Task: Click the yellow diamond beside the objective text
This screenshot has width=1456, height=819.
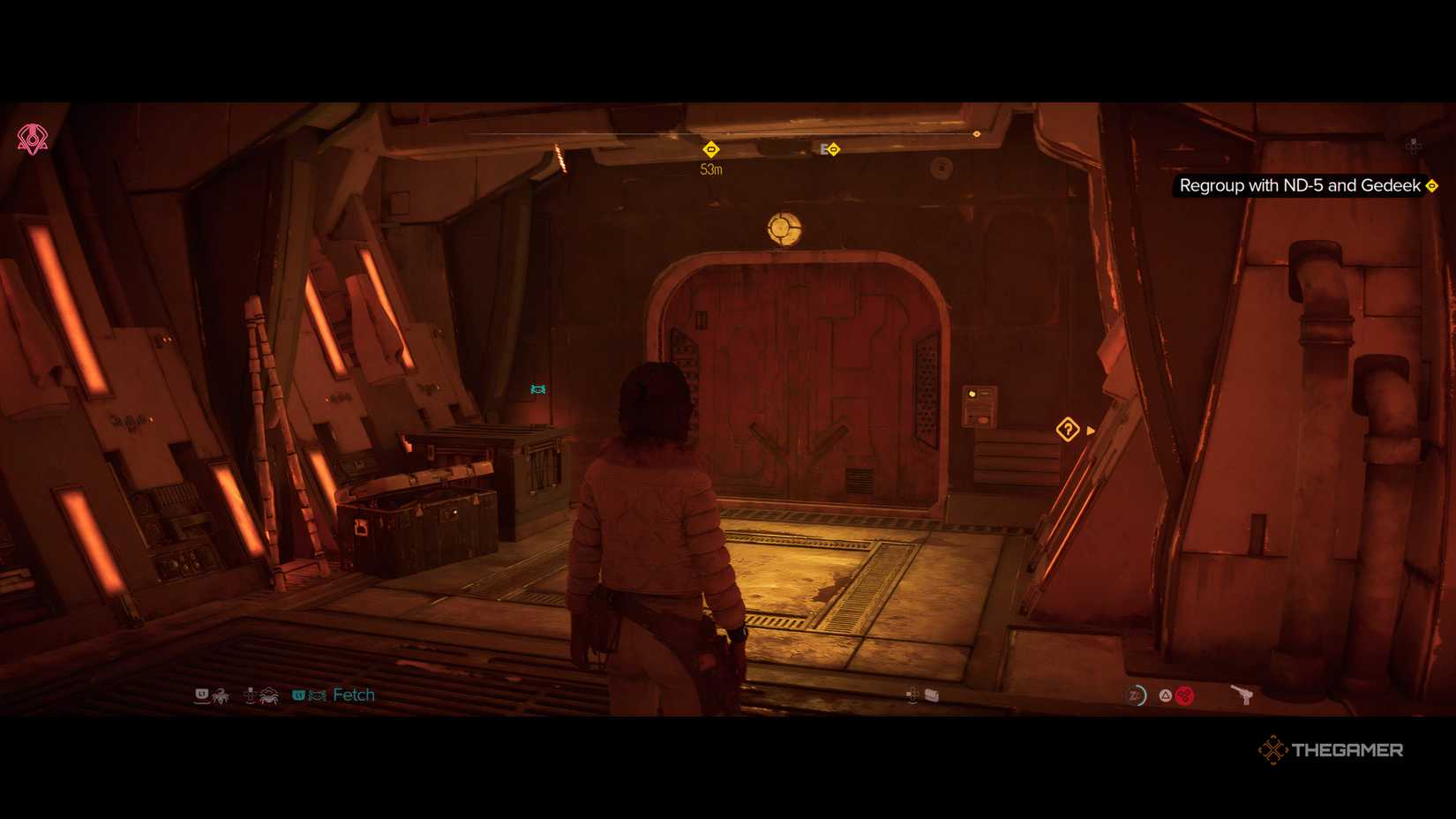Action: point(1430,186)
